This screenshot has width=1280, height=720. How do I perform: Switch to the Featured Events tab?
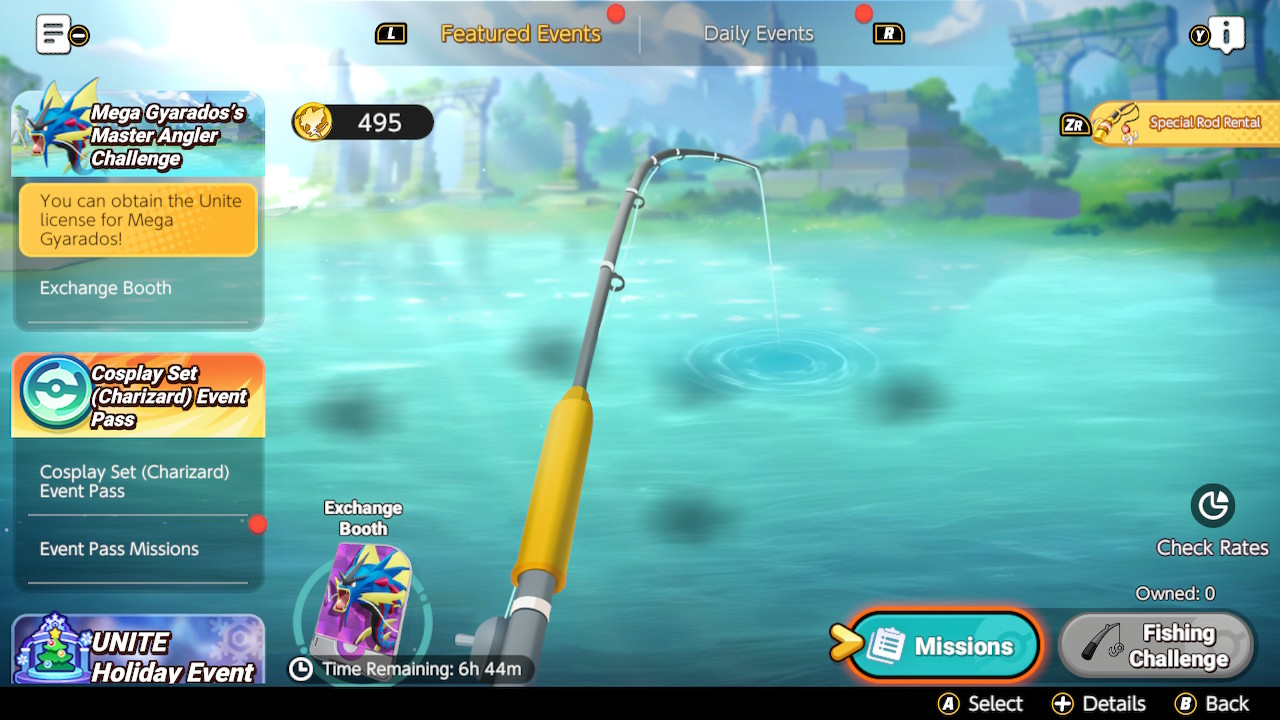point(520,34)
